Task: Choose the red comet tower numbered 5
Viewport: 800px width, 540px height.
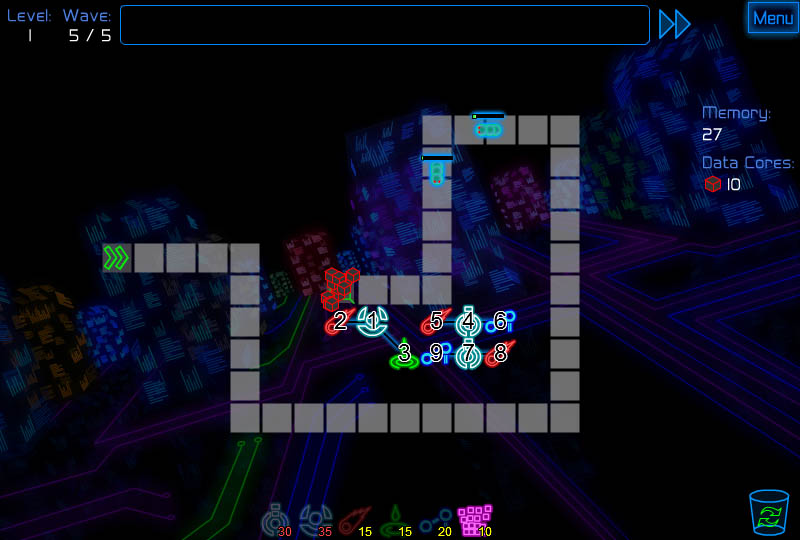Action: (x=436, y=322)
